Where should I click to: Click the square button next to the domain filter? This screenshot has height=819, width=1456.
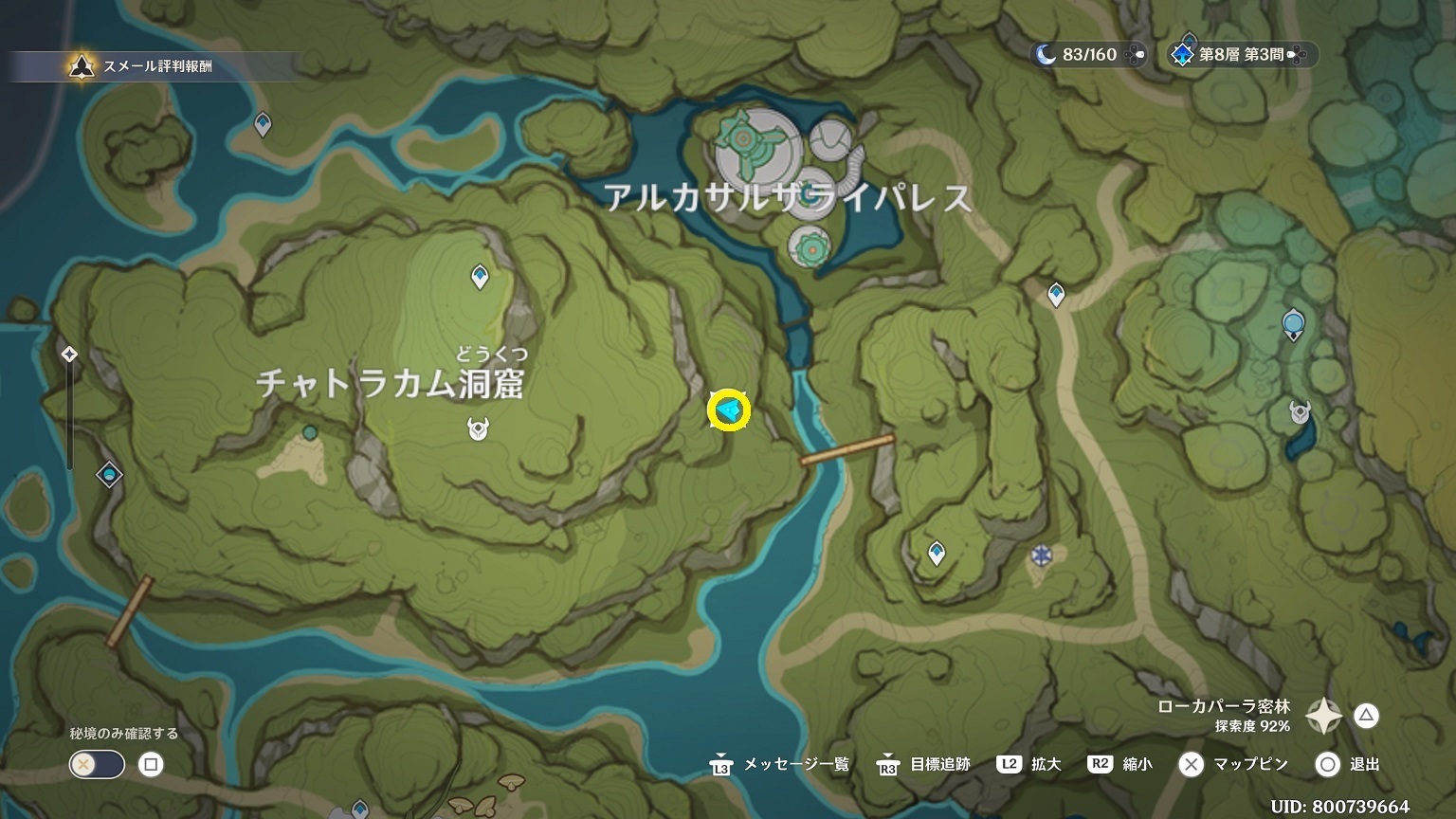tap(152, 764)
